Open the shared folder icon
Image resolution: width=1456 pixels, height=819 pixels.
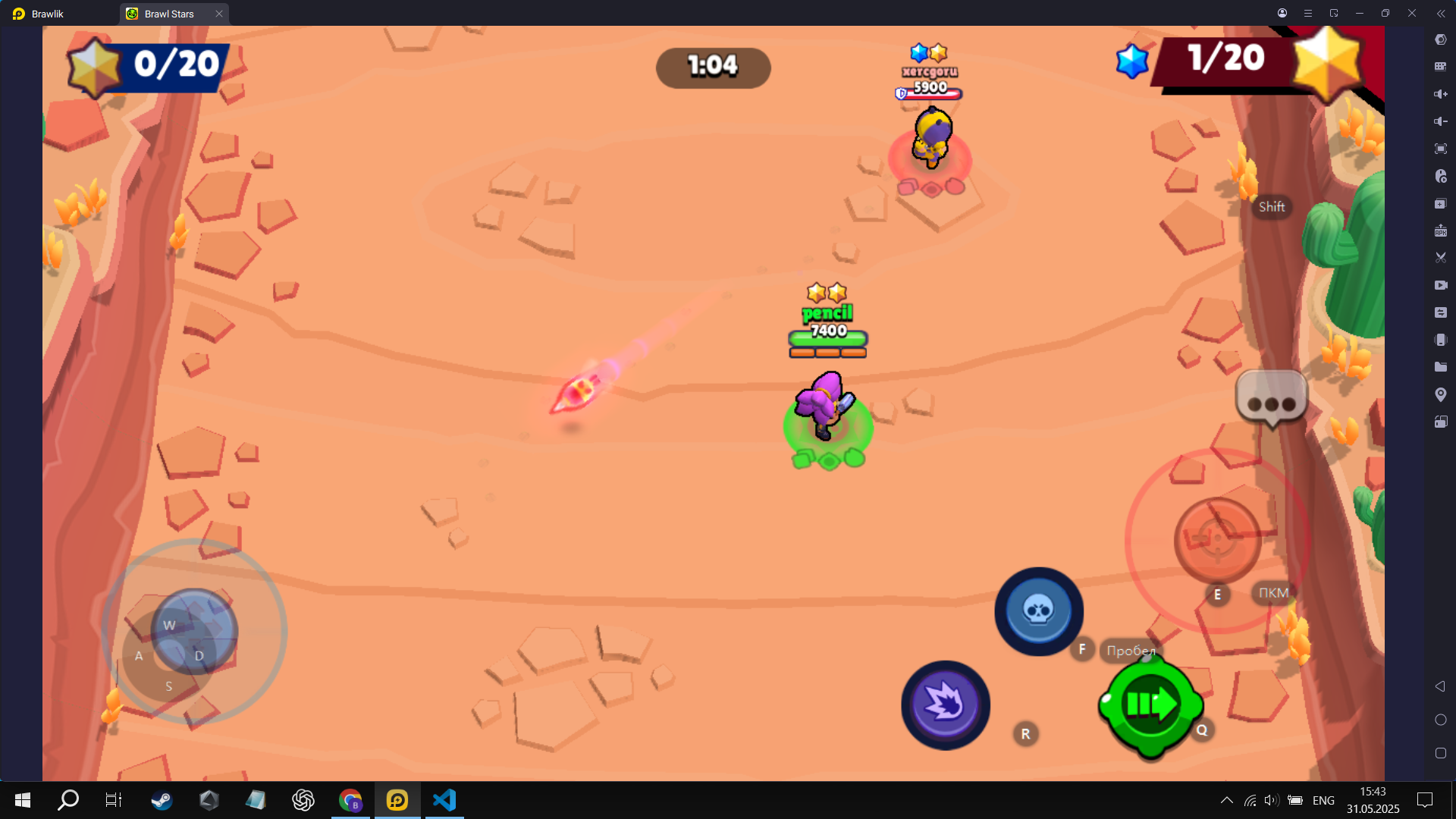pos(1440,367)
